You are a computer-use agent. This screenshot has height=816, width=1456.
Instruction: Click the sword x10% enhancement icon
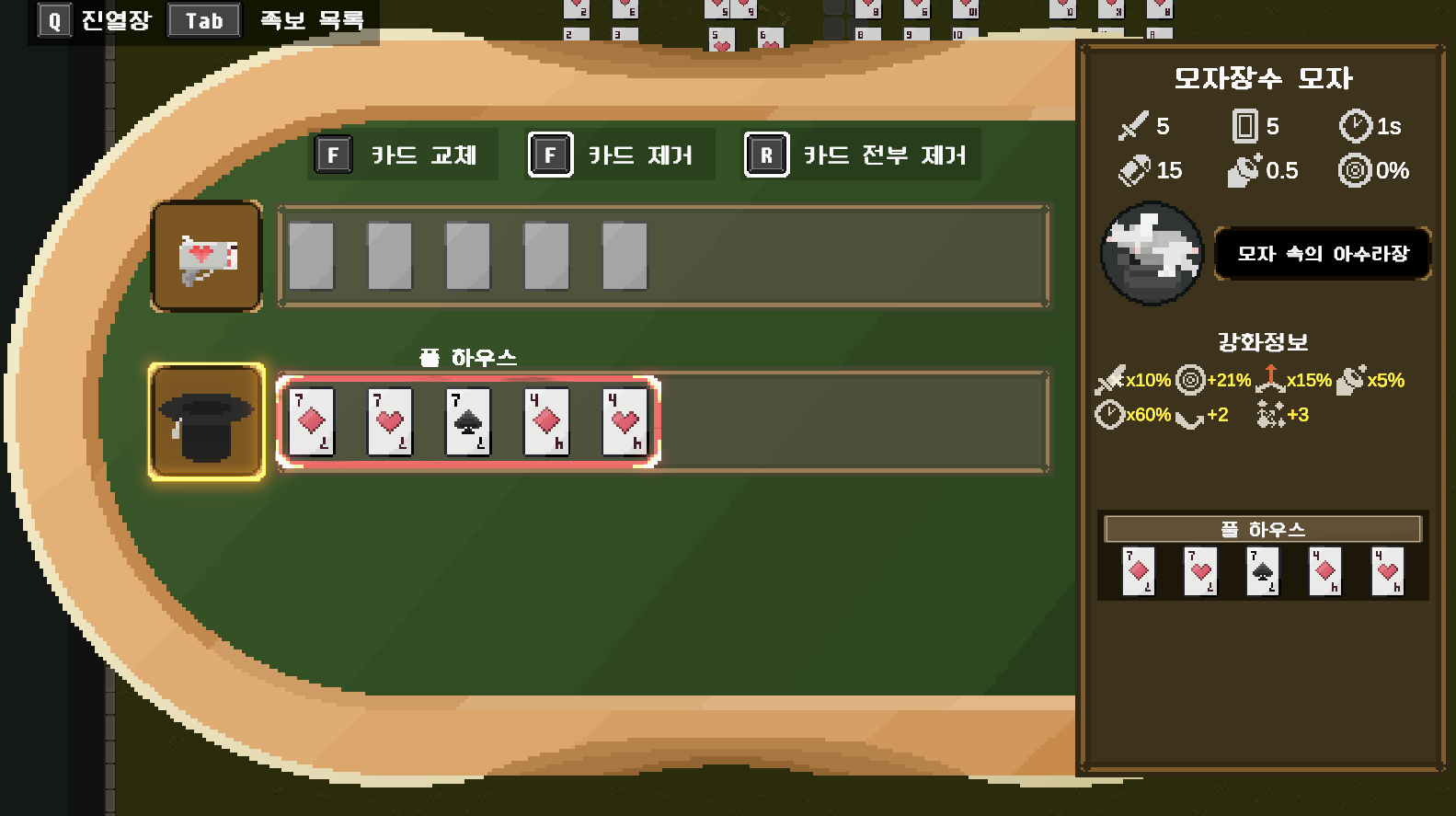(1110, 379)
